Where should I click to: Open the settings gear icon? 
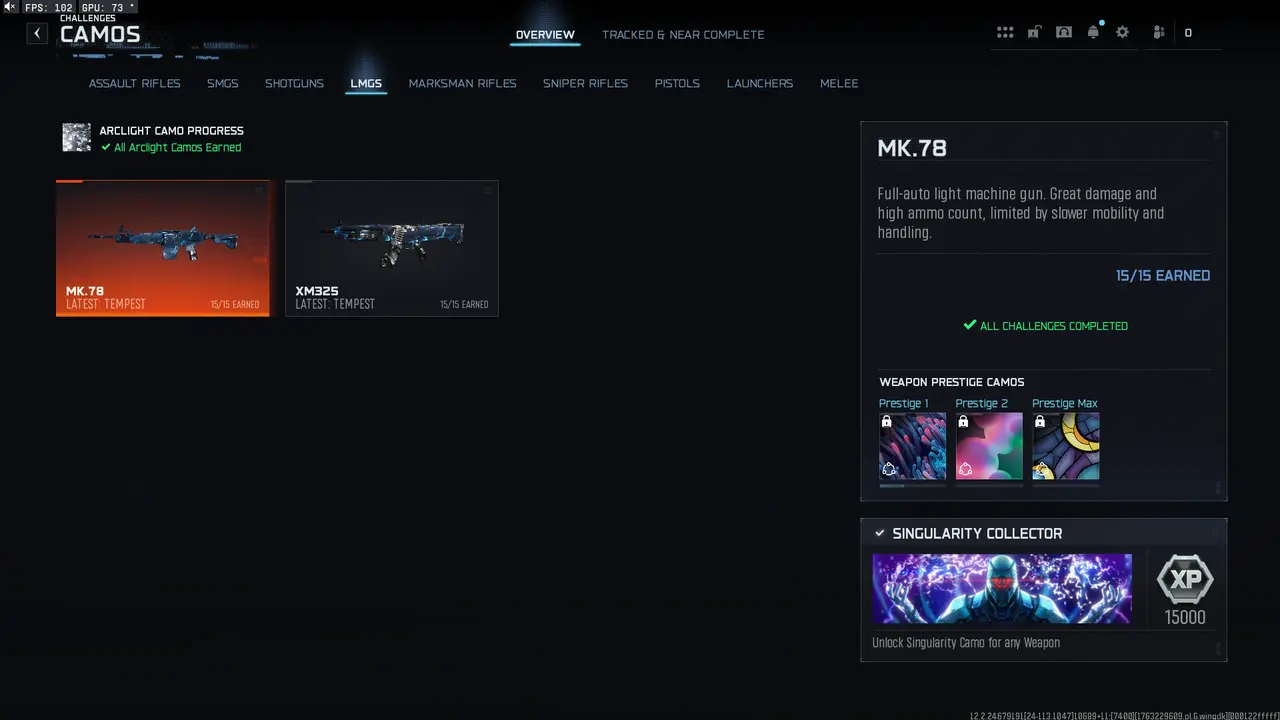tap(1122, 32)
